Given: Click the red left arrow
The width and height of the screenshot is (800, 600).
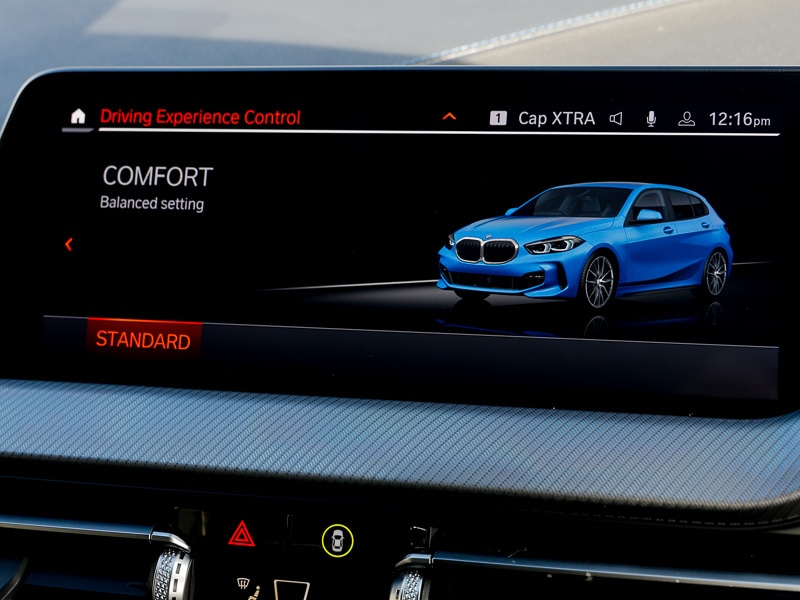Looking at the screenshot, I should click(x=68, y=244).
